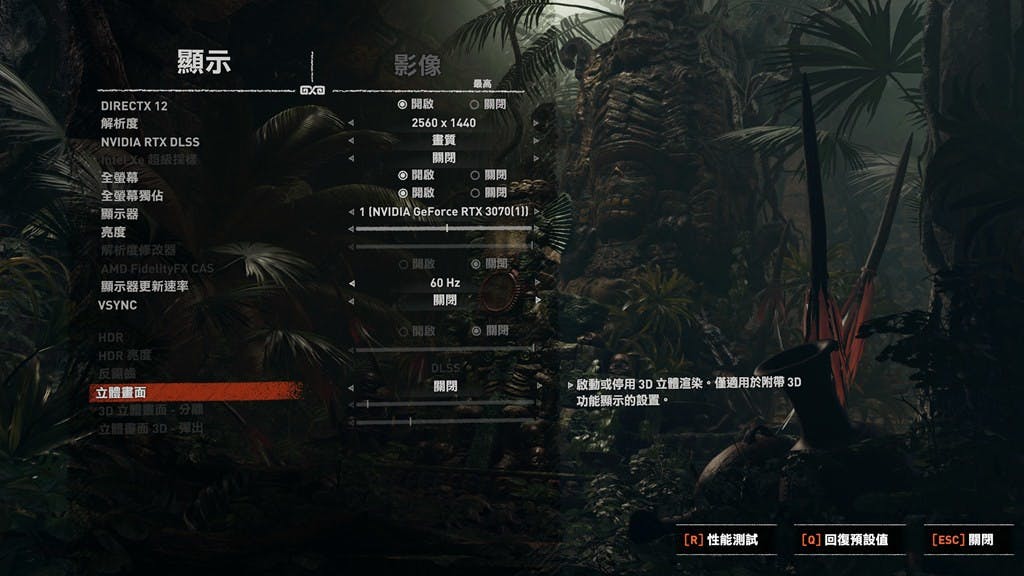Click the left arrow for VSYNC
This screenshot has height=576, width=1024.
(350, 300)
